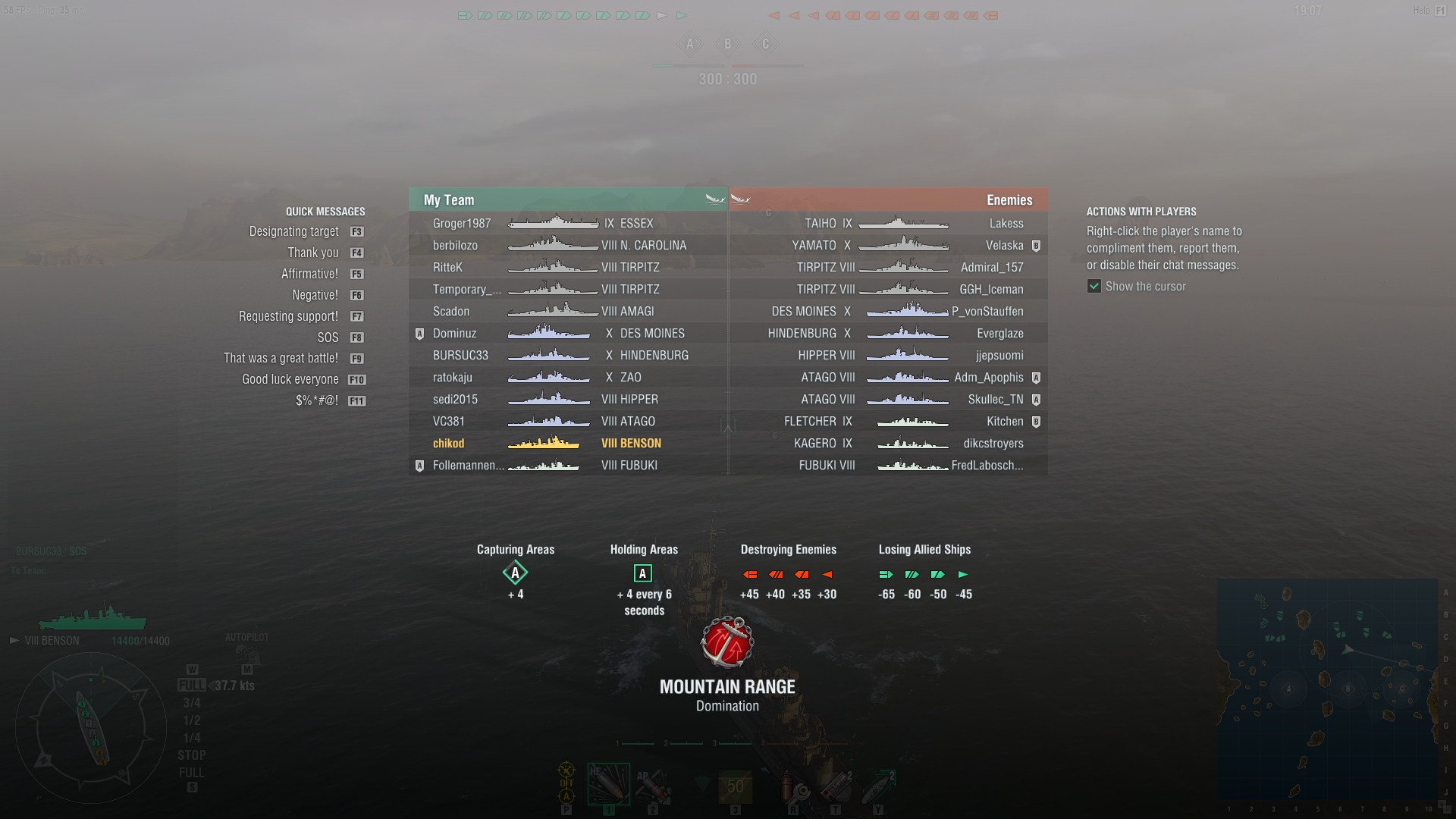The height and width of the screenshot is (819, 1456).
Task: Click enemy dikcstroyers in the Kagero
Action: (x=993, y=444)
